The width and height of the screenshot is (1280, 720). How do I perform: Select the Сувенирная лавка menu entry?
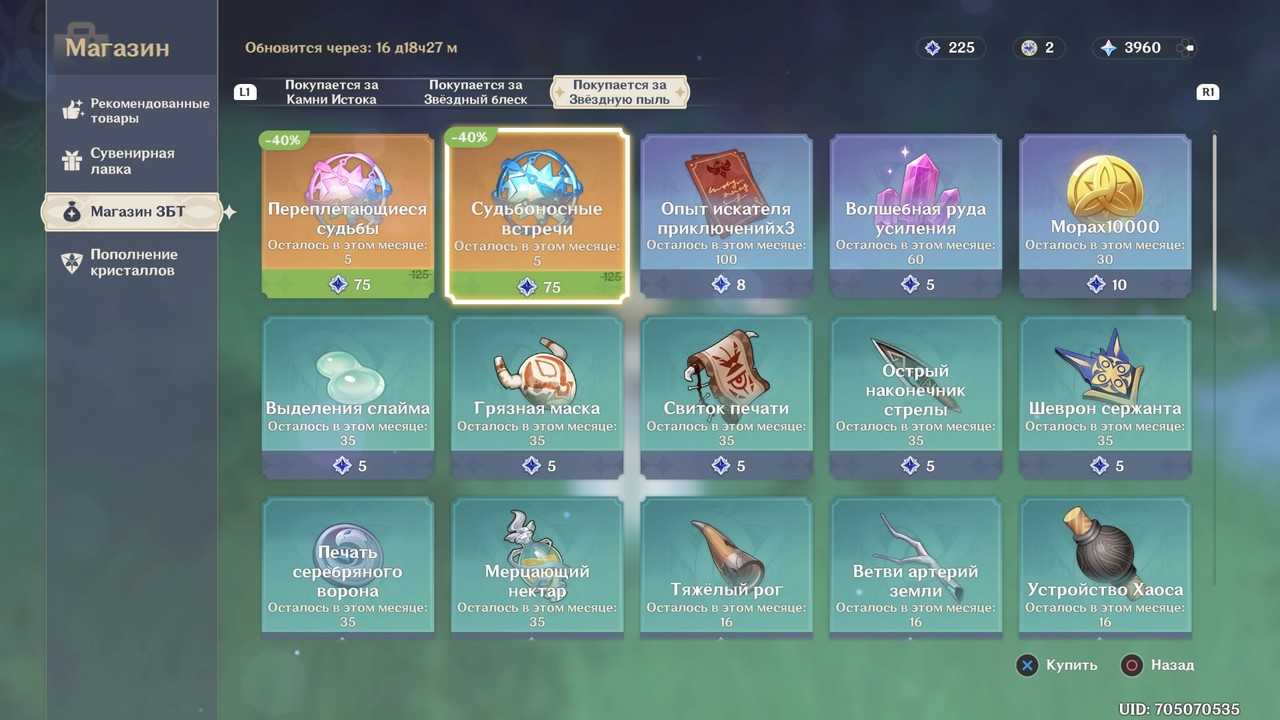coord(132,161)
